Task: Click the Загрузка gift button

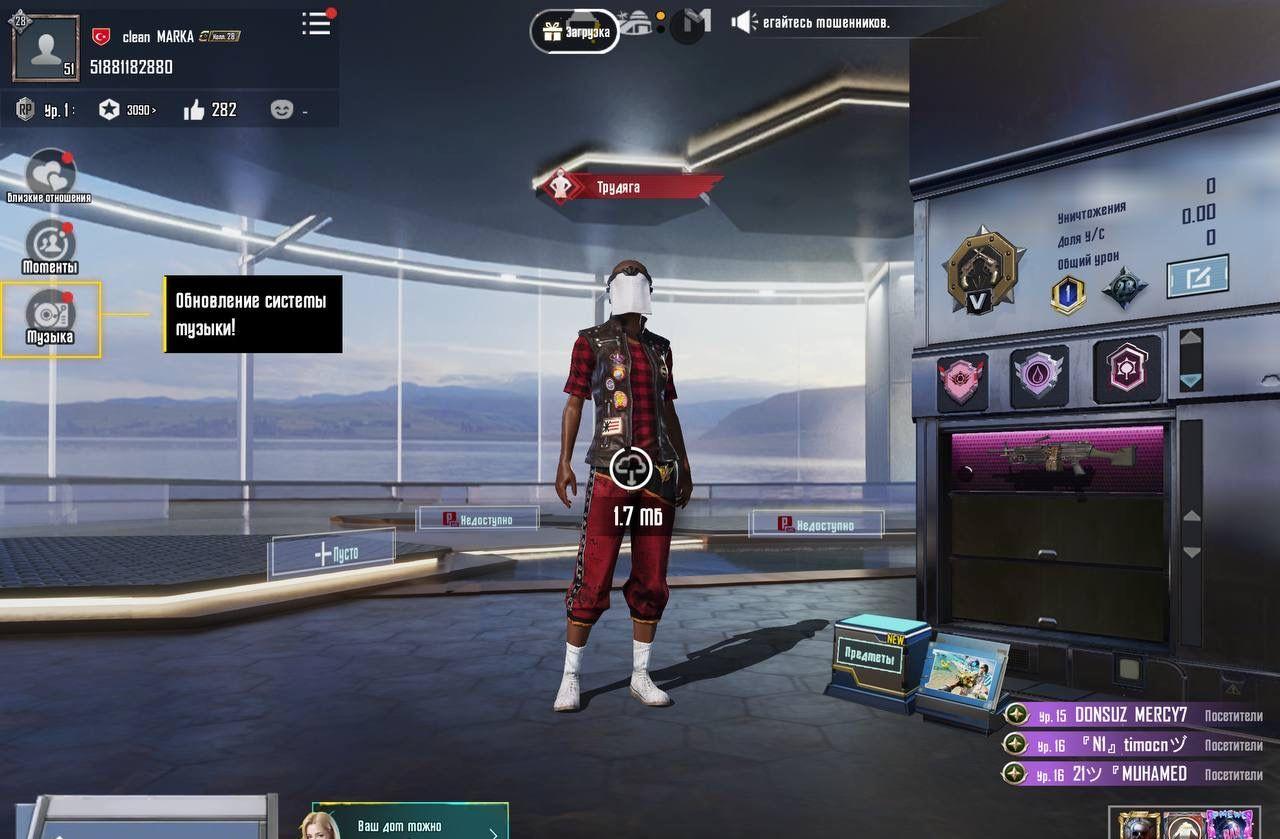Action: click(575, 32)
